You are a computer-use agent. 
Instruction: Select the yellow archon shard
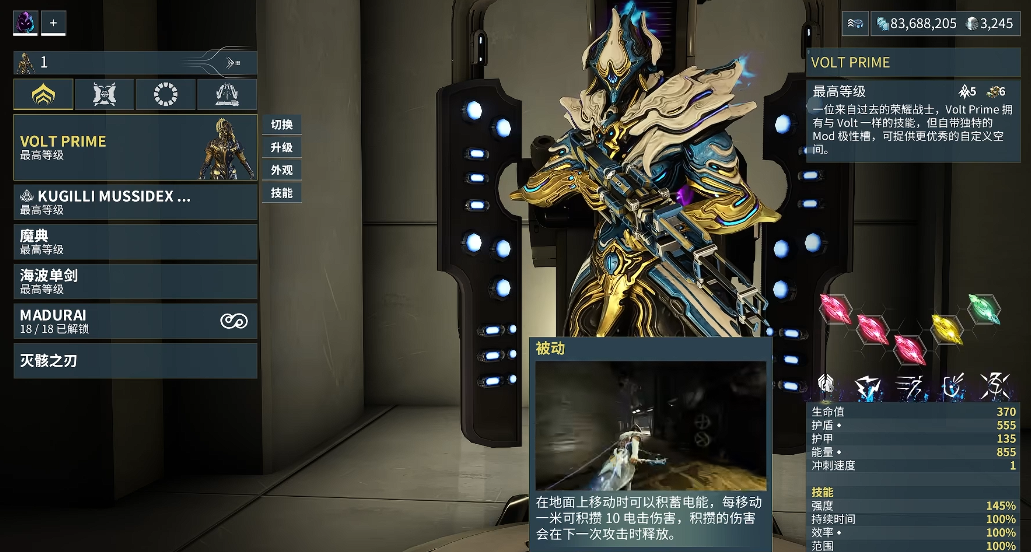(x=946, y=328)
